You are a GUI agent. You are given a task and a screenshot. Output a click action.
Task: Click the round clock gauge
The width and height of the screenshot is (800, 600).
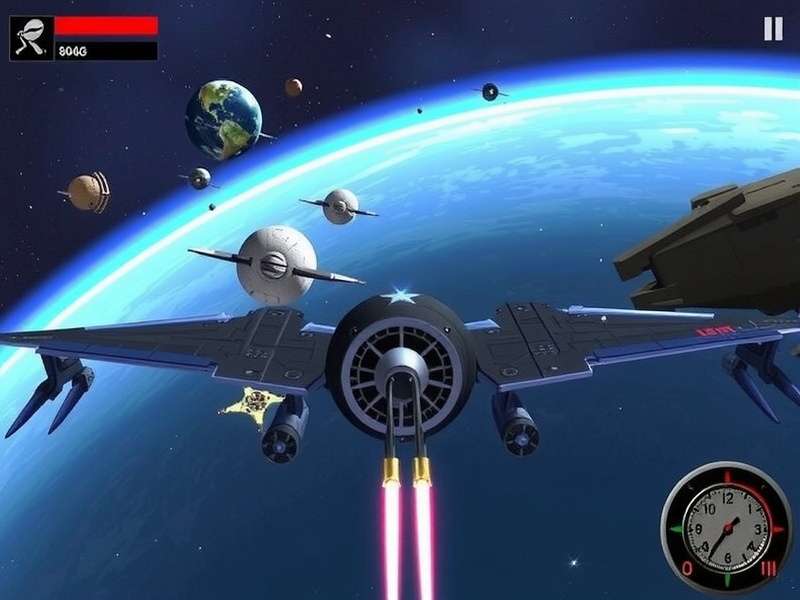point(726,526)
